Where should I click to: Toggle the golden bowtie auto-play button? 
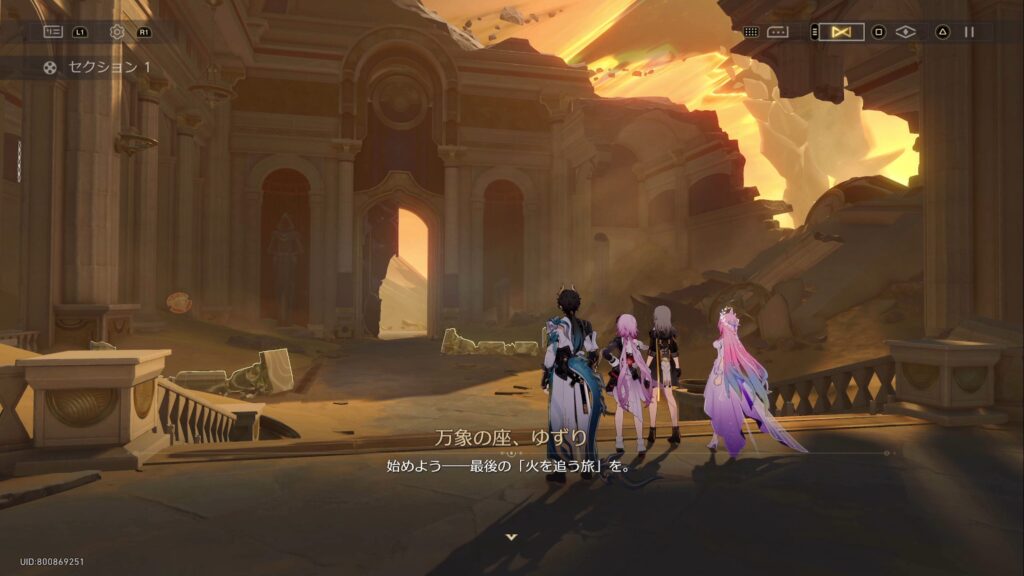click(841, 32)
